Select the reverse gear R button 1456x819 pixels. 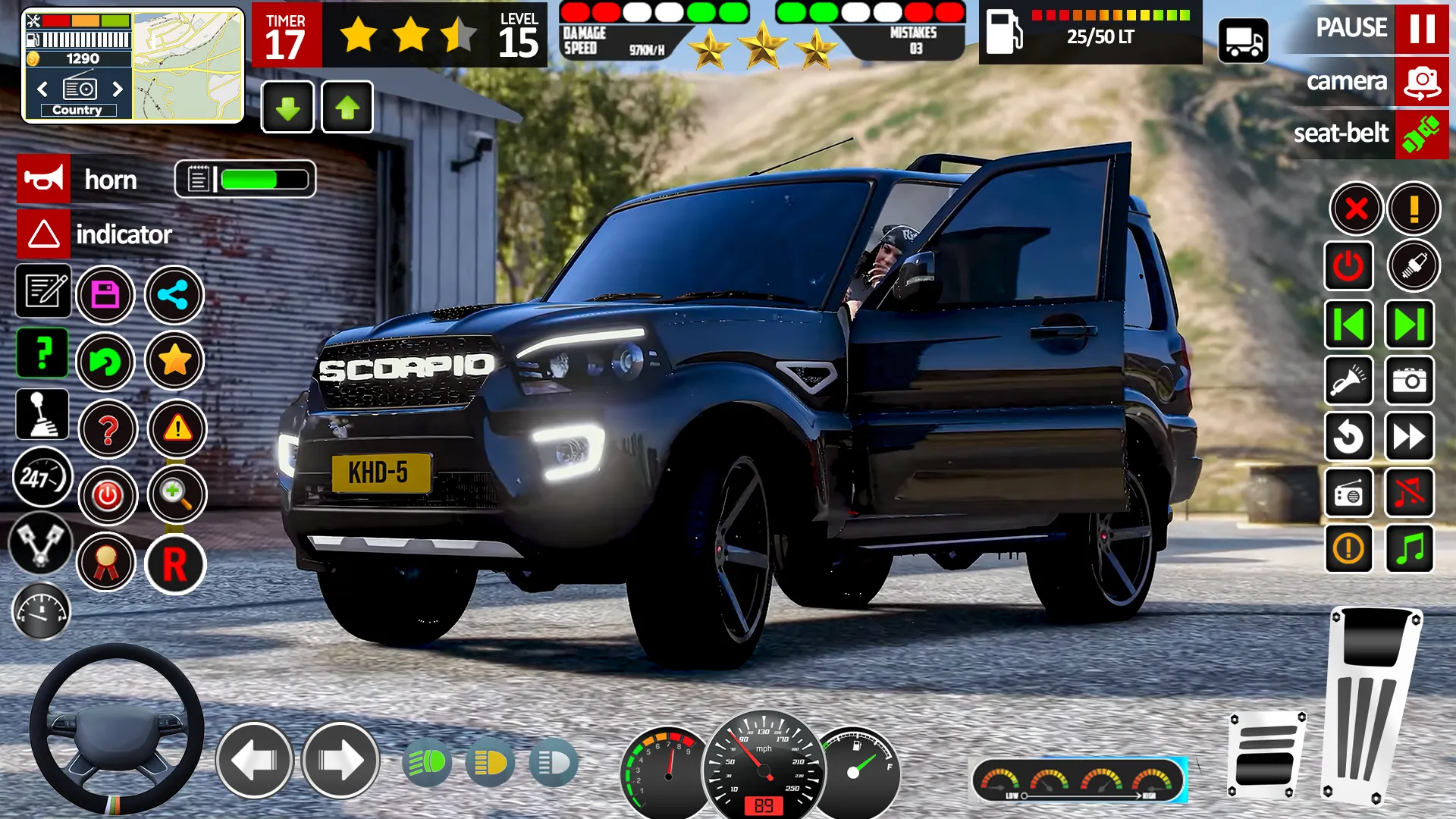tap(175, 564)
